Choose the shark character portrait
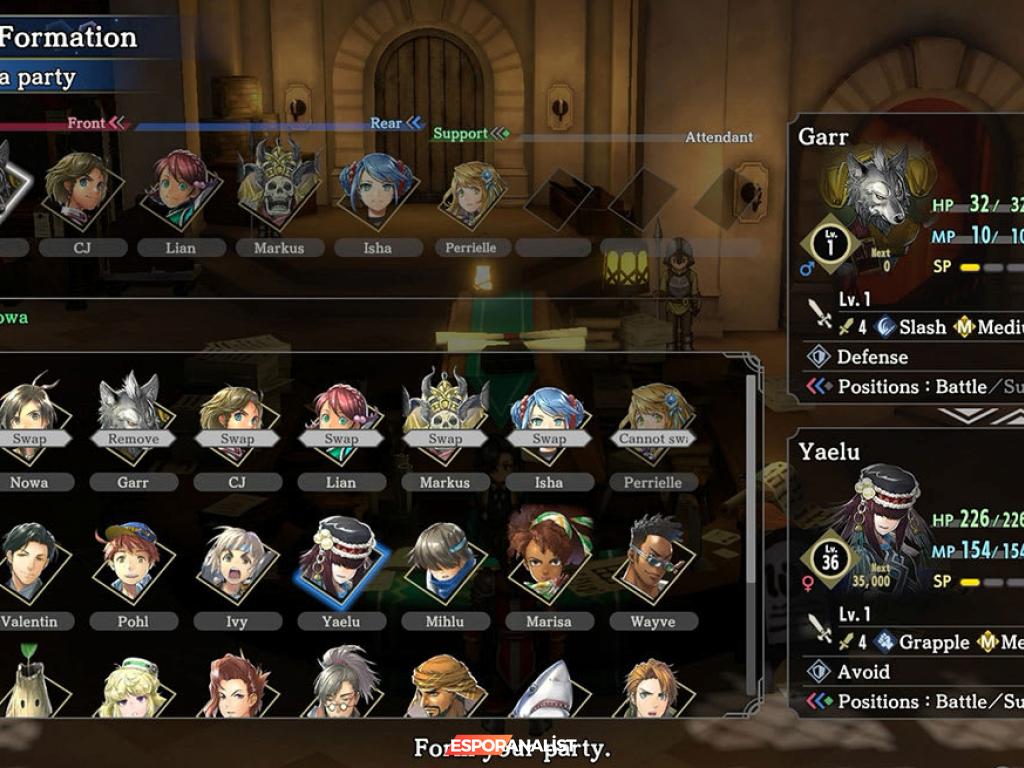1024x768 pixels. point(549,692)
